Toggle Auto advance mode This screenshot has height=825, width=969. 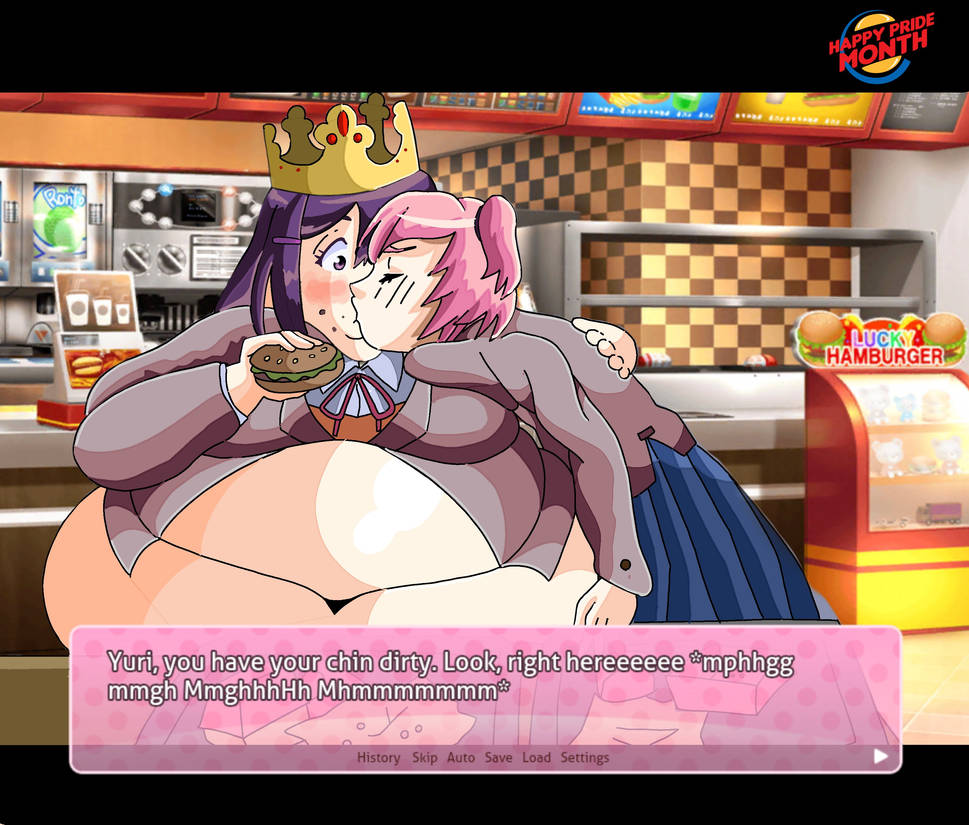coord(461,758)
